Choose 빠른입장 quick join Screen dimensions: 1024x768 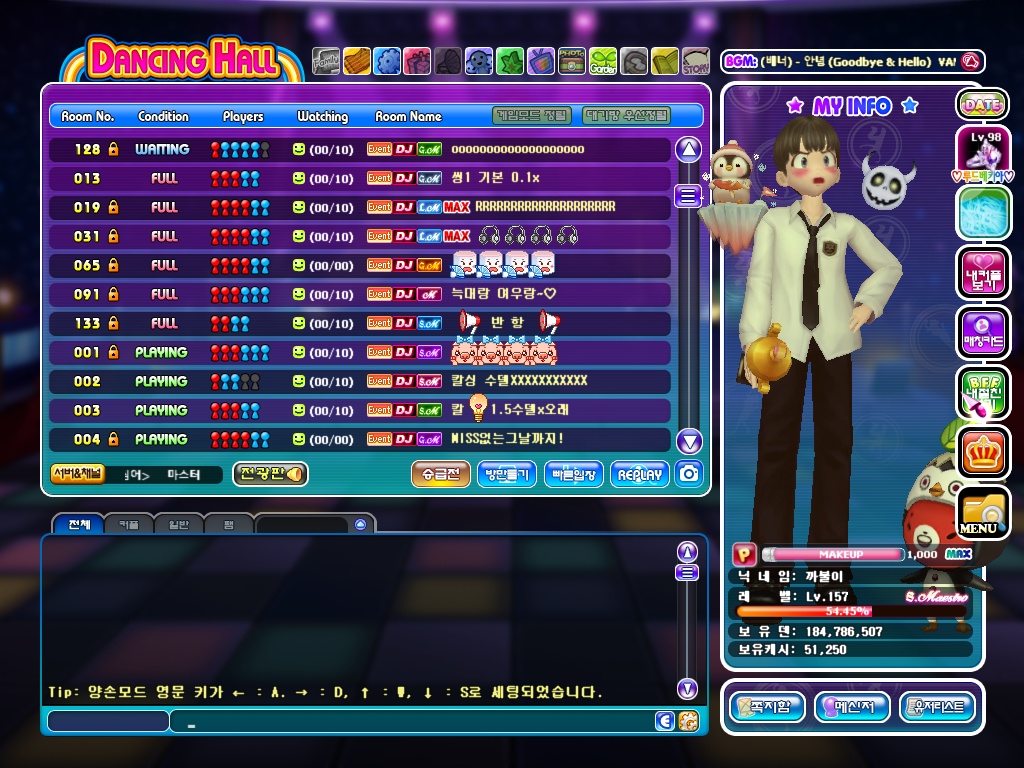pos(573,475)
